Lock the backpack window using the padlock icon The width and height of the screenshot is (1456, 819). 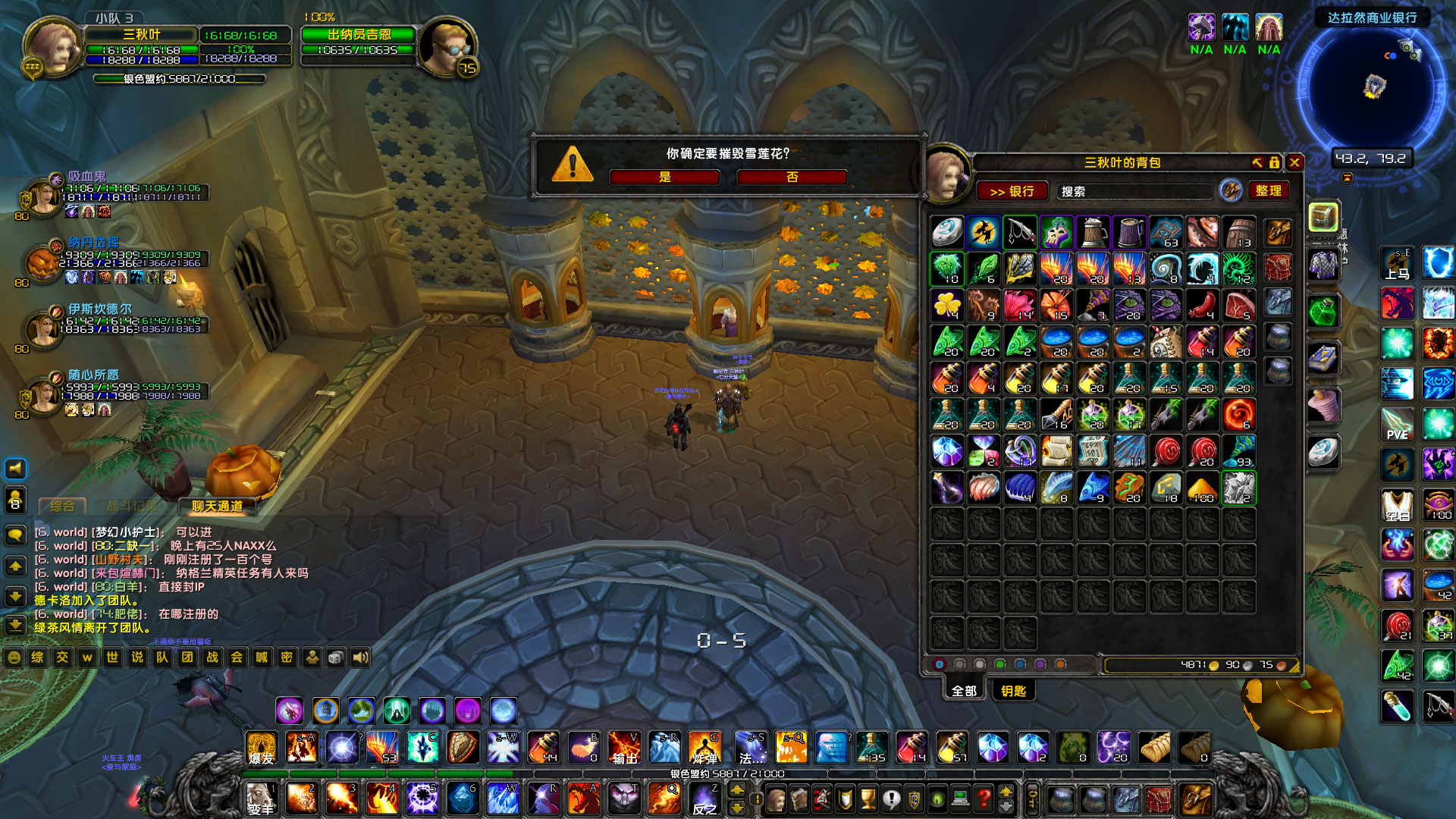click(1275, 162)
